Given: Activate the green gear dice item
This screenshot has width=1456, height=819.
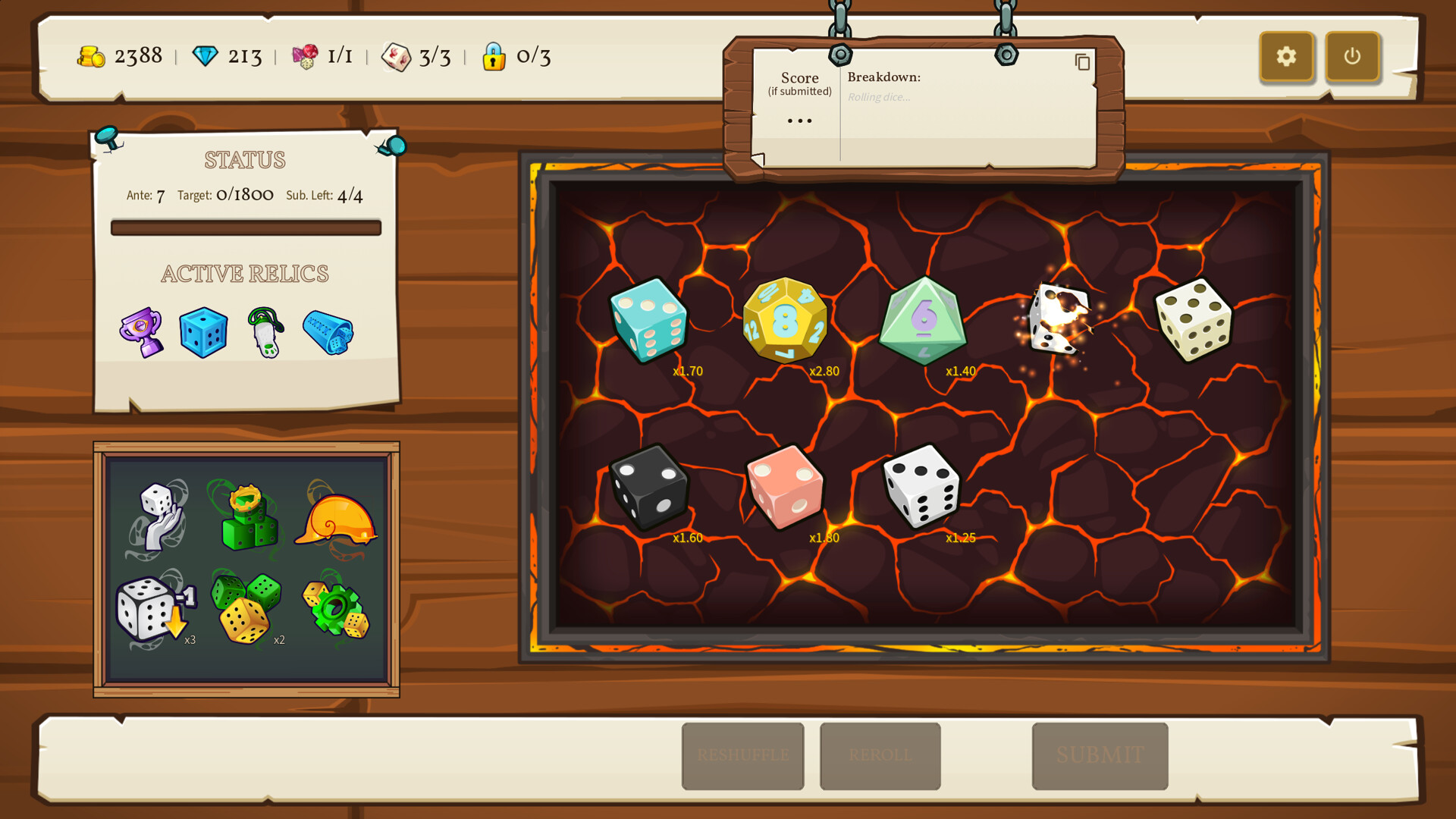Looking at the screenshot, I should pyautogui.click(x=336, y=609).
